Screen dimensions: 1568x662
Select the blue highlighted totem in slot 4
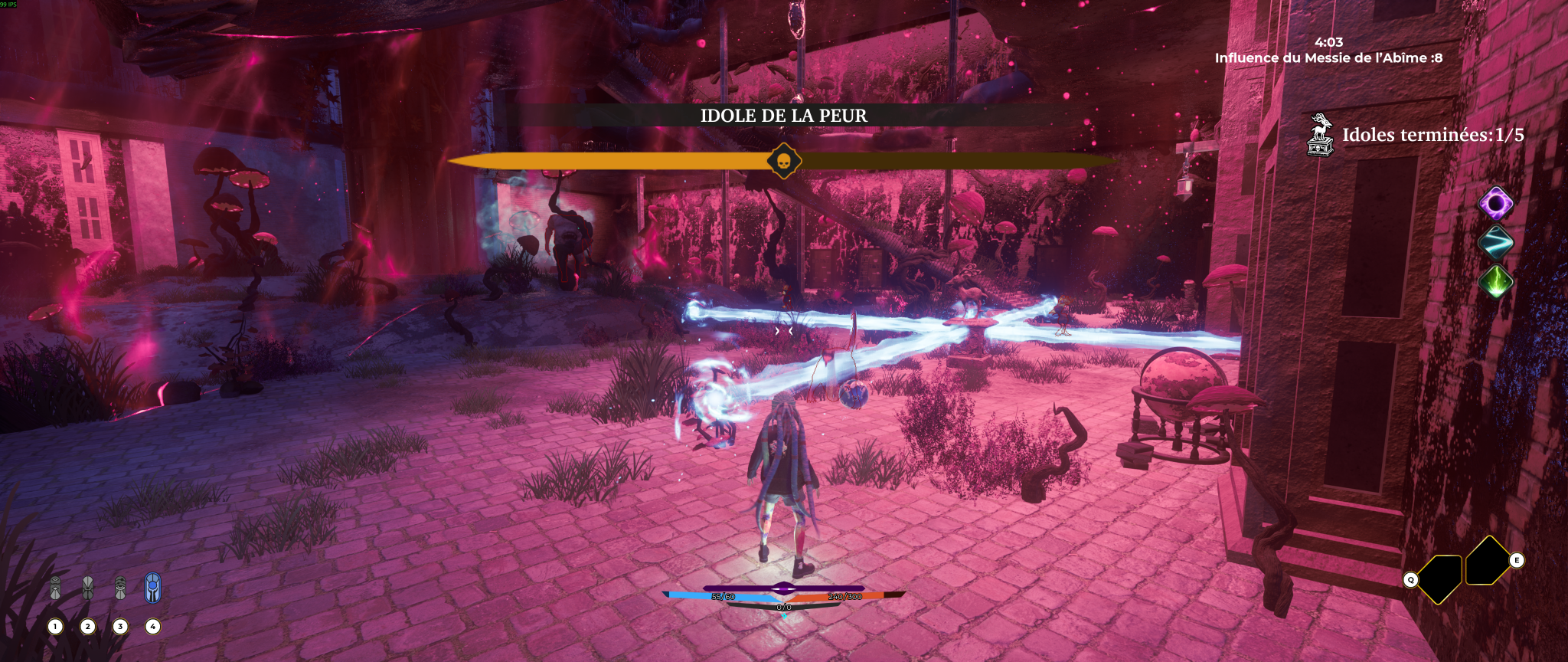point(152,588)
